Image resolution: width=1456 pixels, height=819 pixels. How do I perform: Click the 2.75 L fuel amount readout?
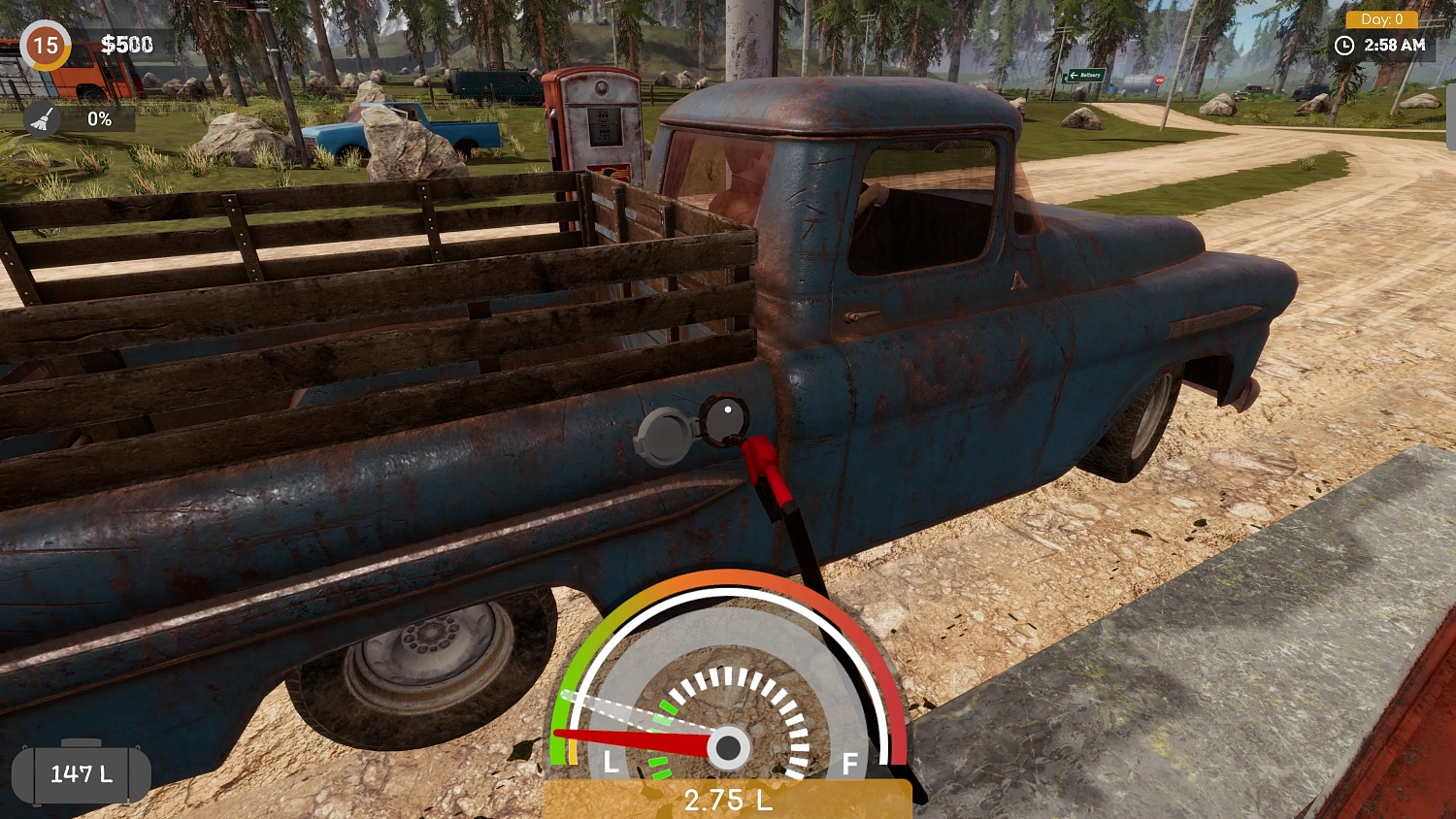click(727, 801)
